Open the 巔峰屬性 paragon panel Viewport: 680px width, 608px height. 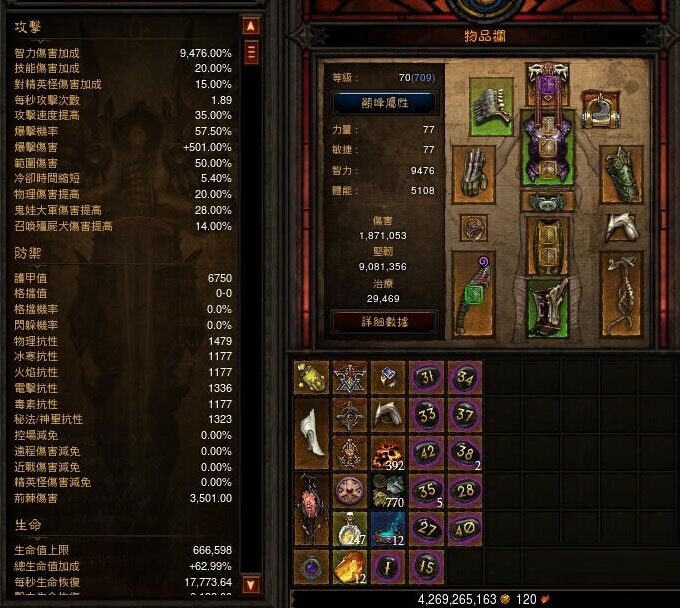(384, 102)
